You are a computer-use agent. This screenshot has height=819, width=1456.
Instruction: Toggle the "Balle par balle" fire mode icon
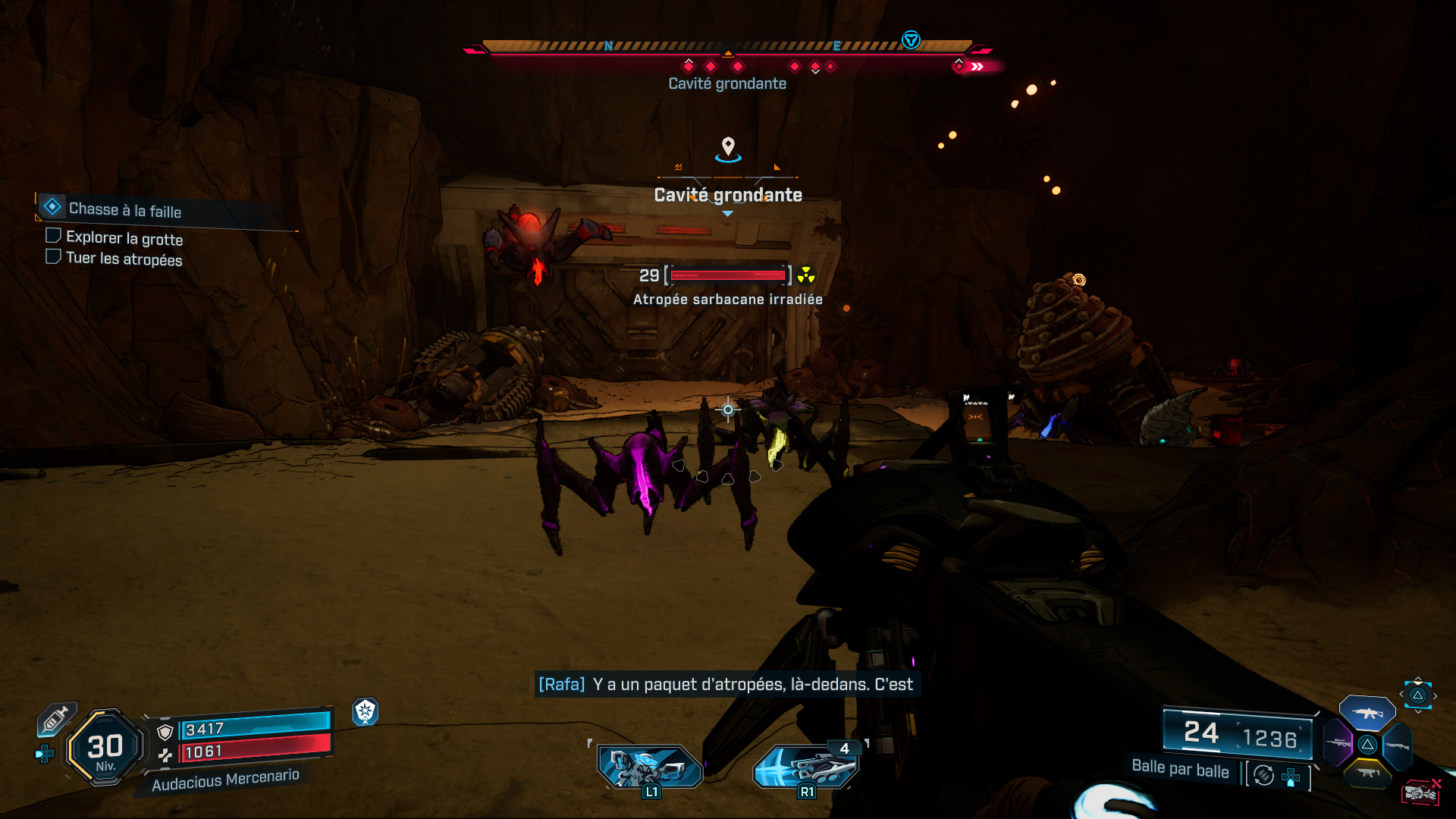(1263, 775)
